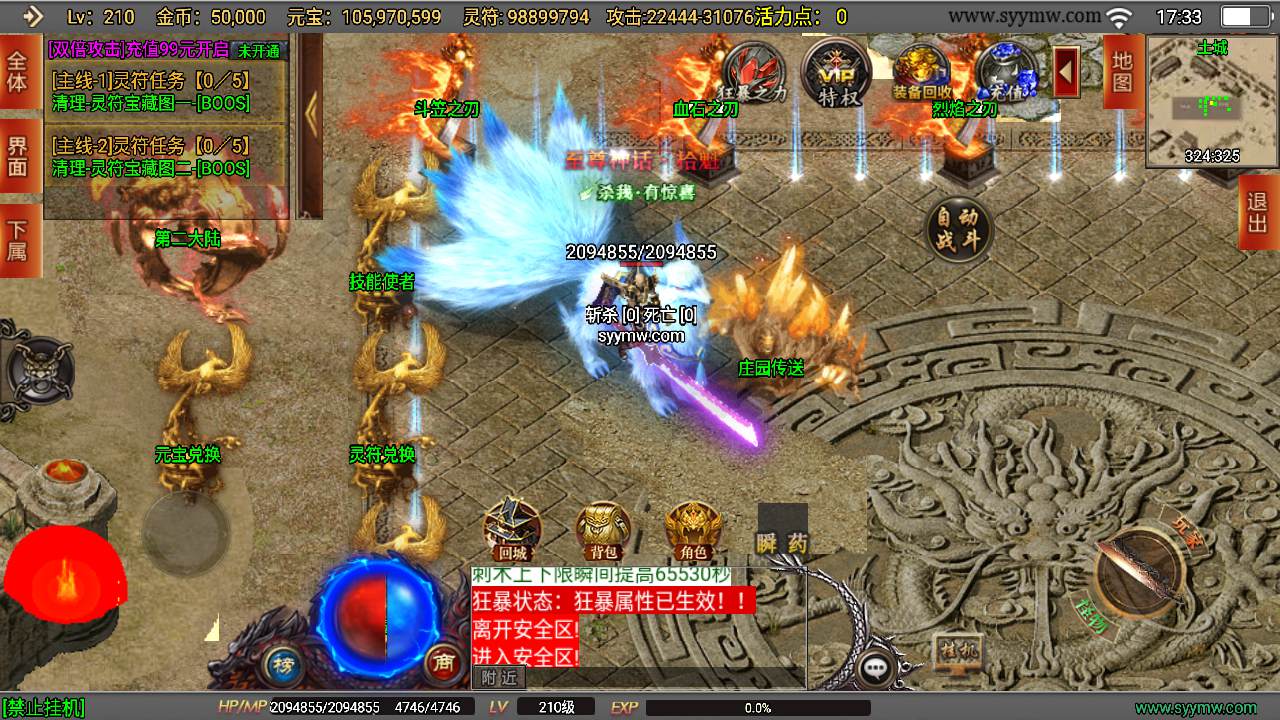The height and width of the screenshot is (720, 1280).
Task: Open the 装备回收 equipment recycling icon
Action: pyautogui.click(x=921, y=72)
